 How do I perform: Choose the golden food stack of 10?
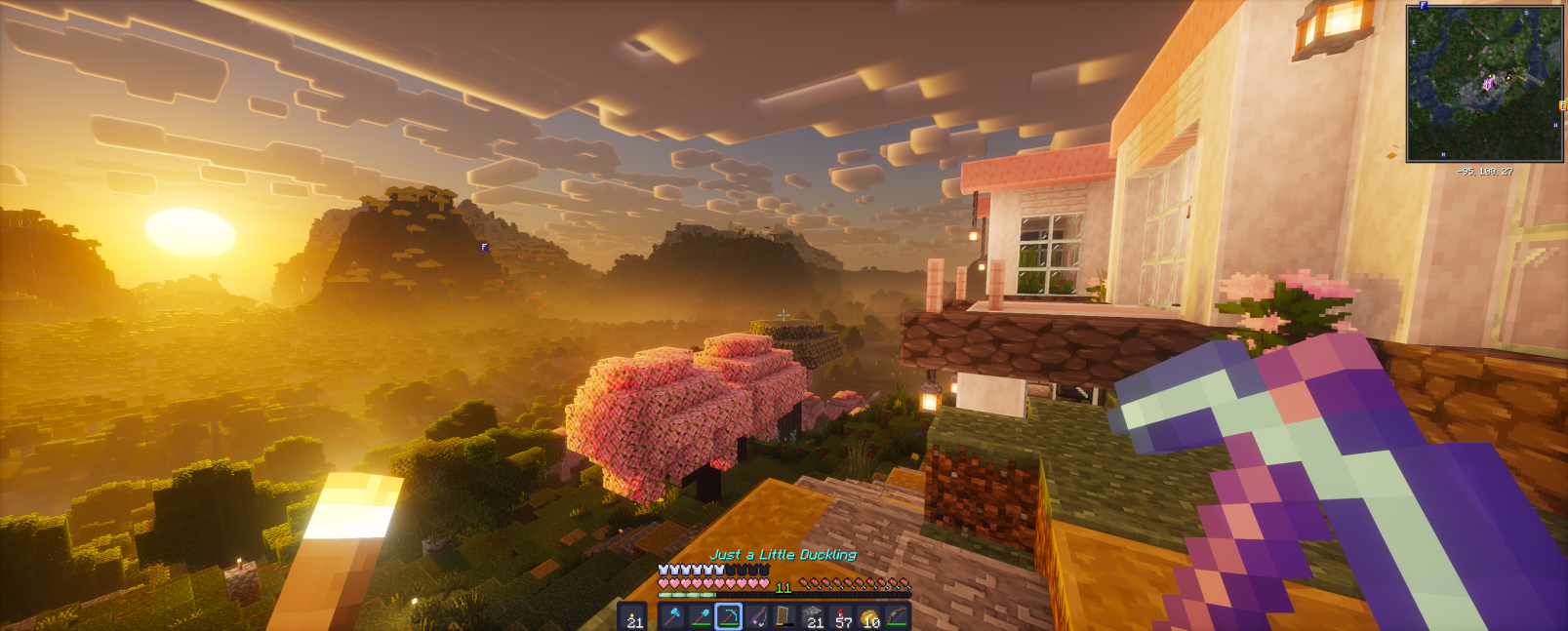click(x=869, y=616)
